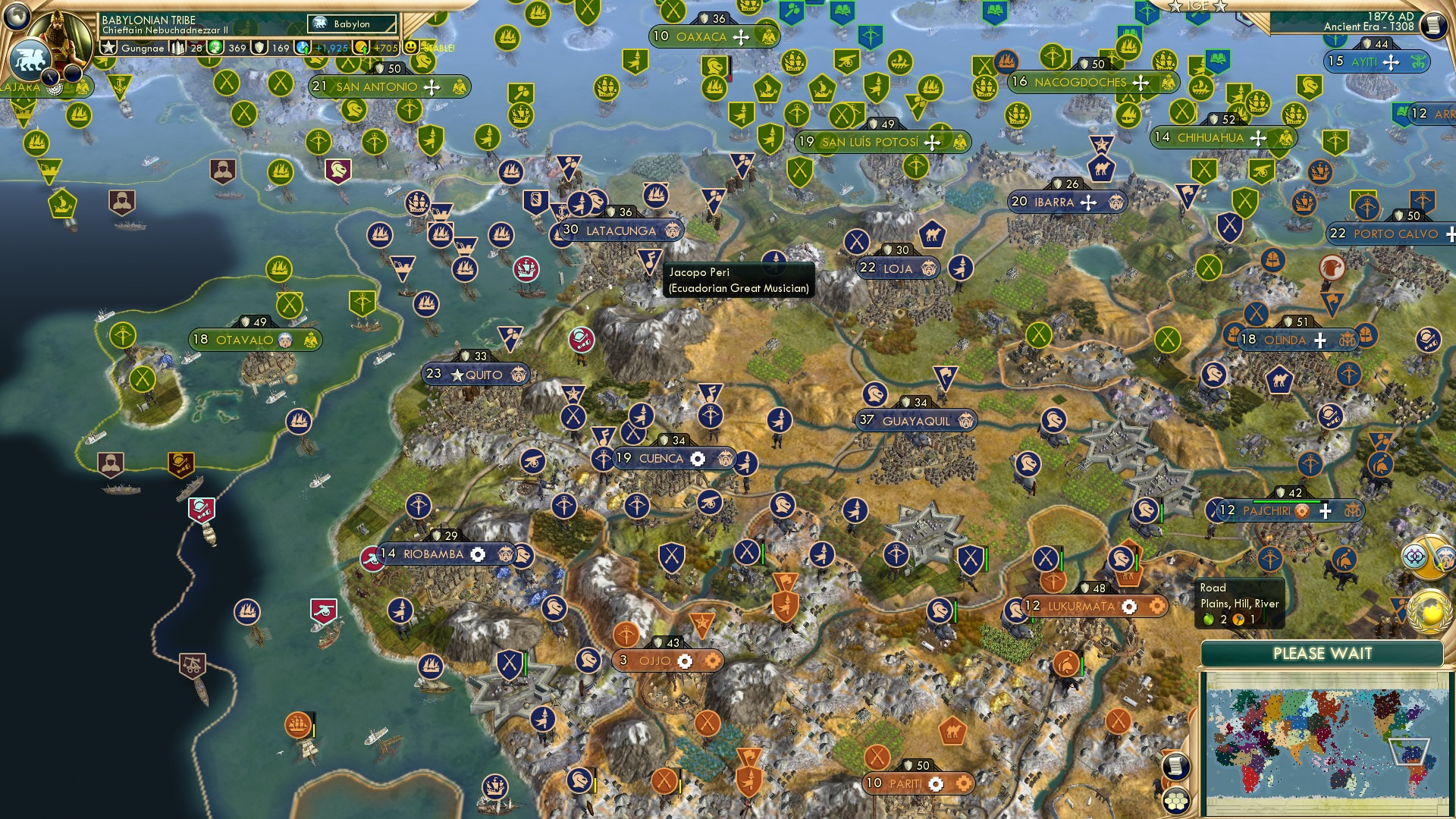Click the notification scroll icon left of the minimap
Viewport: 1456px width, 819px height.
point(1176,767)
